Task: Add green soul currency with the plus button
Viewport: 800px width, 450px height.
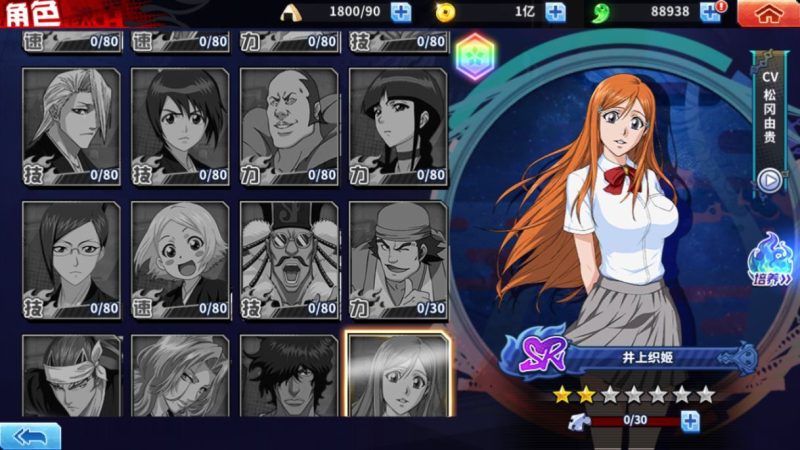Action: coord(710,12)
